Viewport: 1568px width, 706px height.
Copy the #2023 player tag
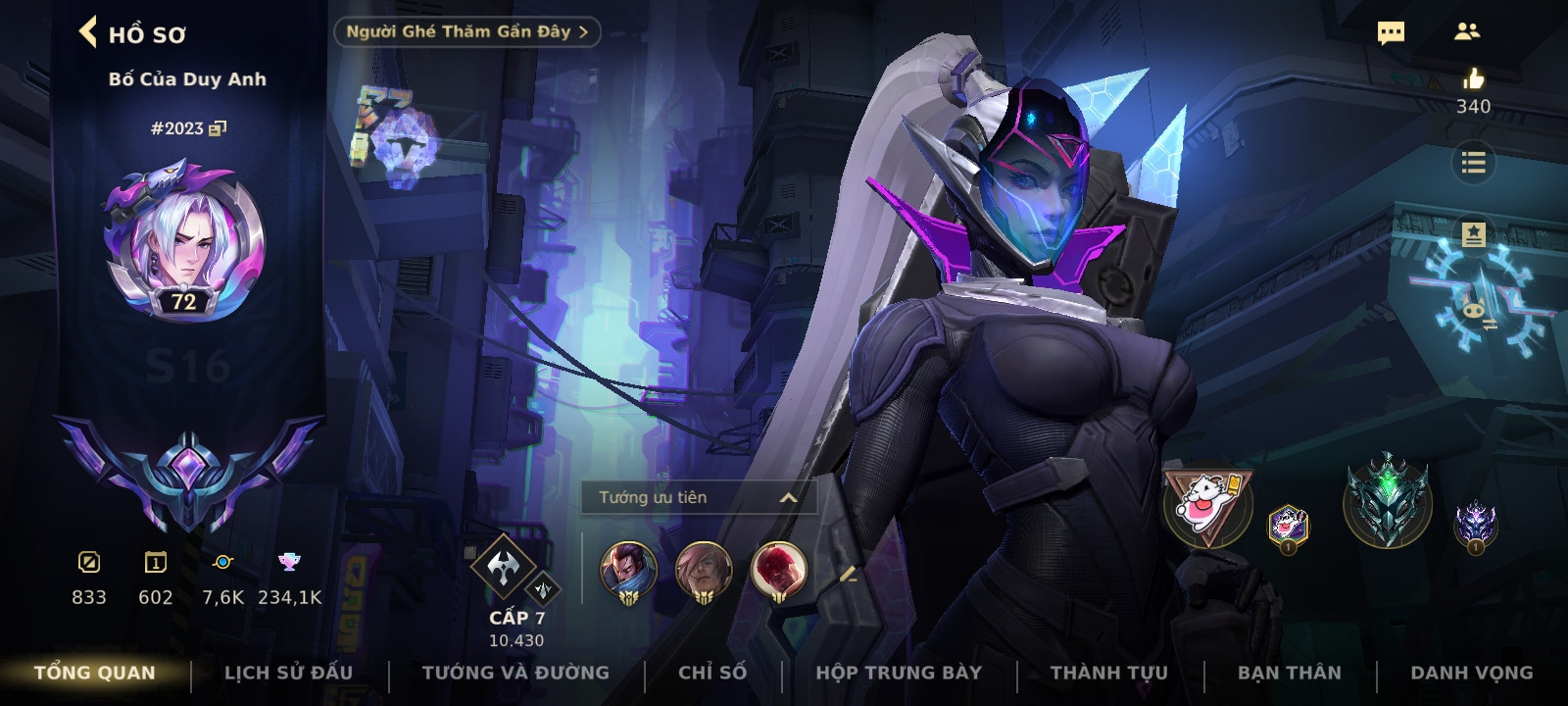(218, 128)
